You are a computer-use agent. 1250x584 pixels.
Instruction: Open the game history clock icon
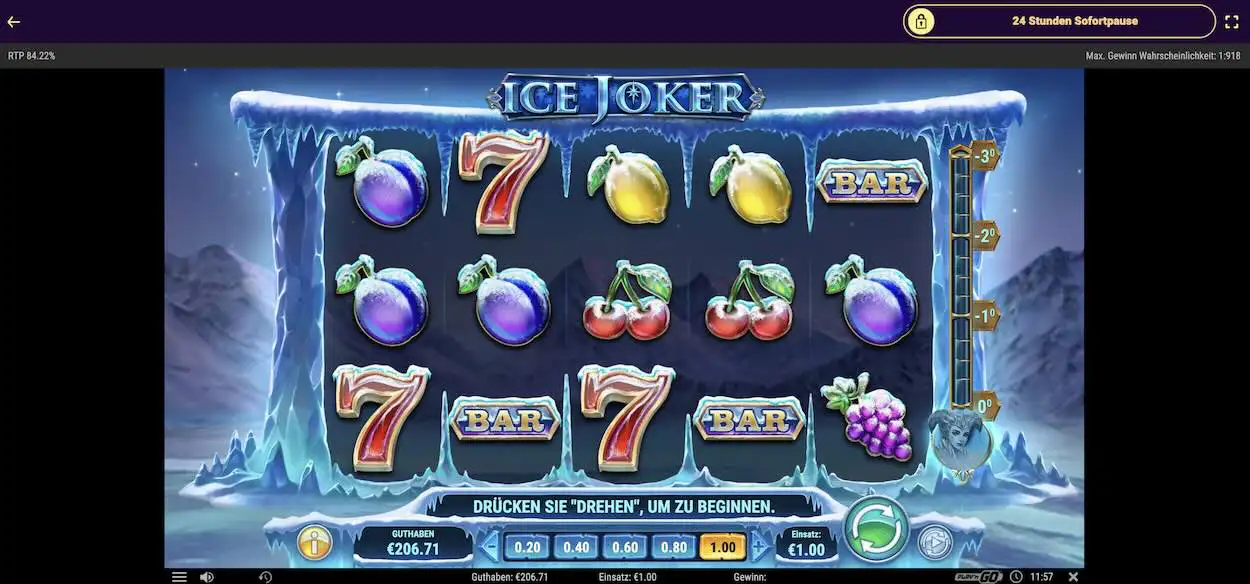(265, 577)
